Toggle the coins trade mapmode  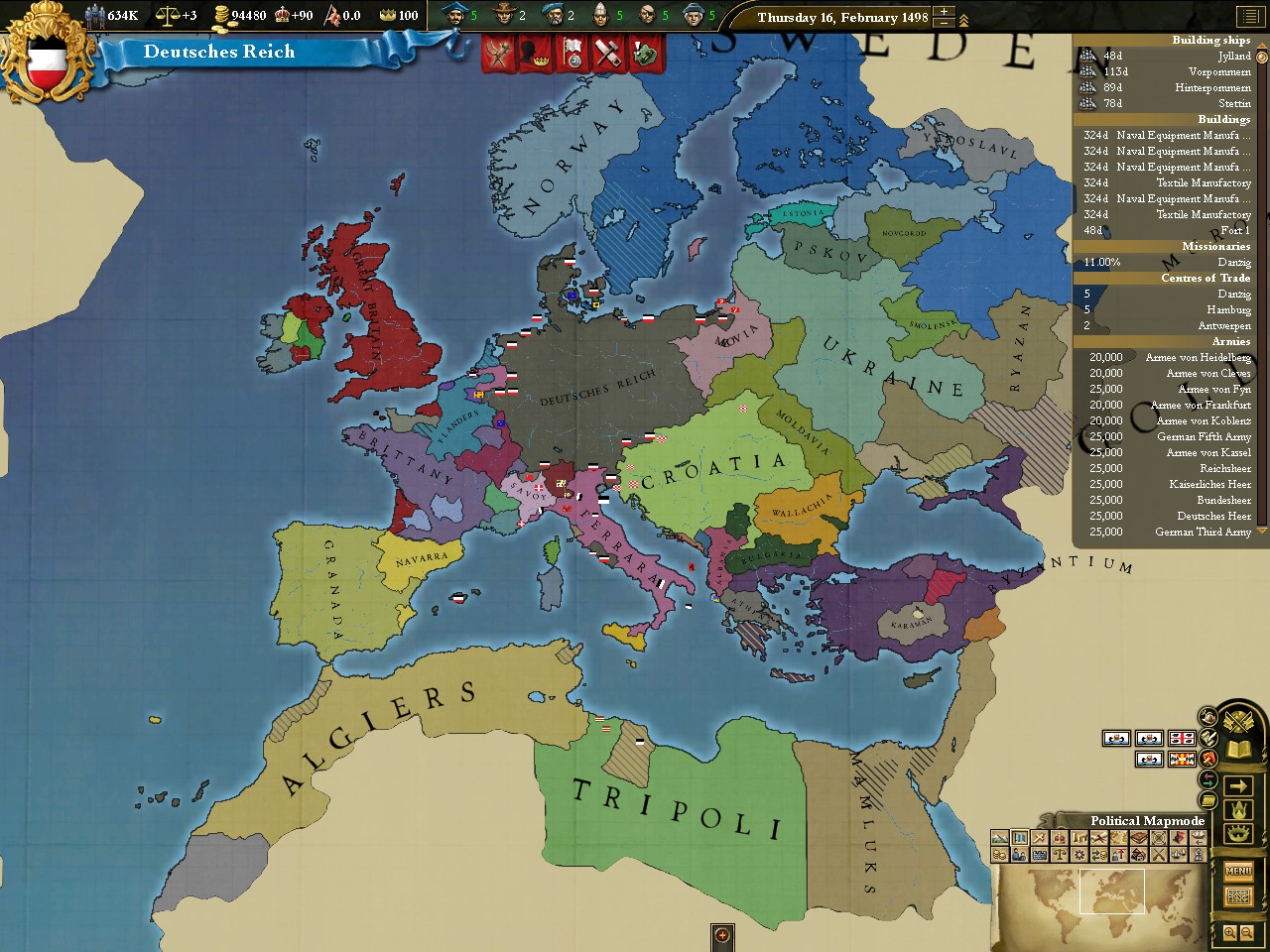999,855
